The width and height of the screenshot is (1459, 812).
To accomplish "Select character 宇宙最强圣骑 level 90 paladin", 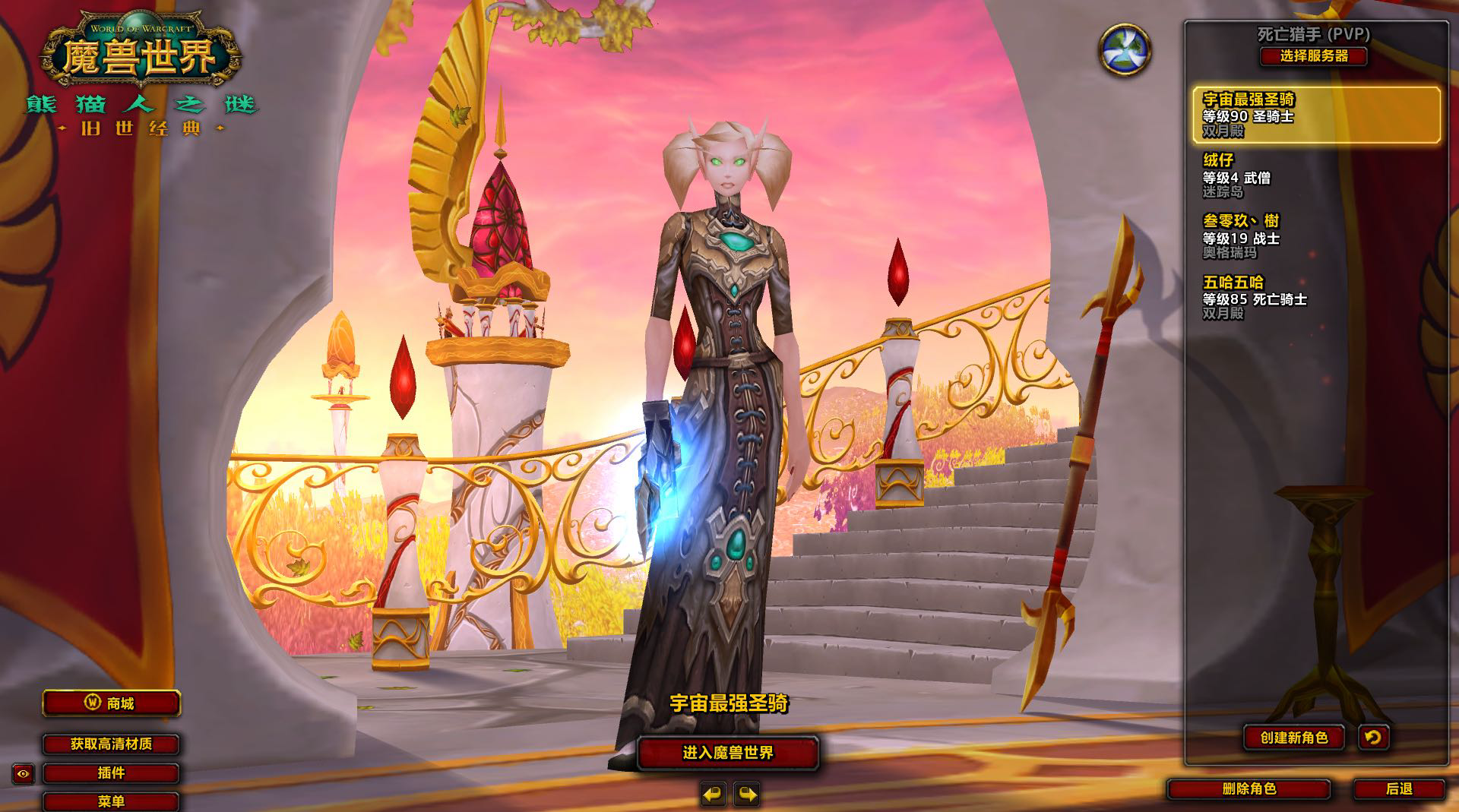I will pos(1315,115).
